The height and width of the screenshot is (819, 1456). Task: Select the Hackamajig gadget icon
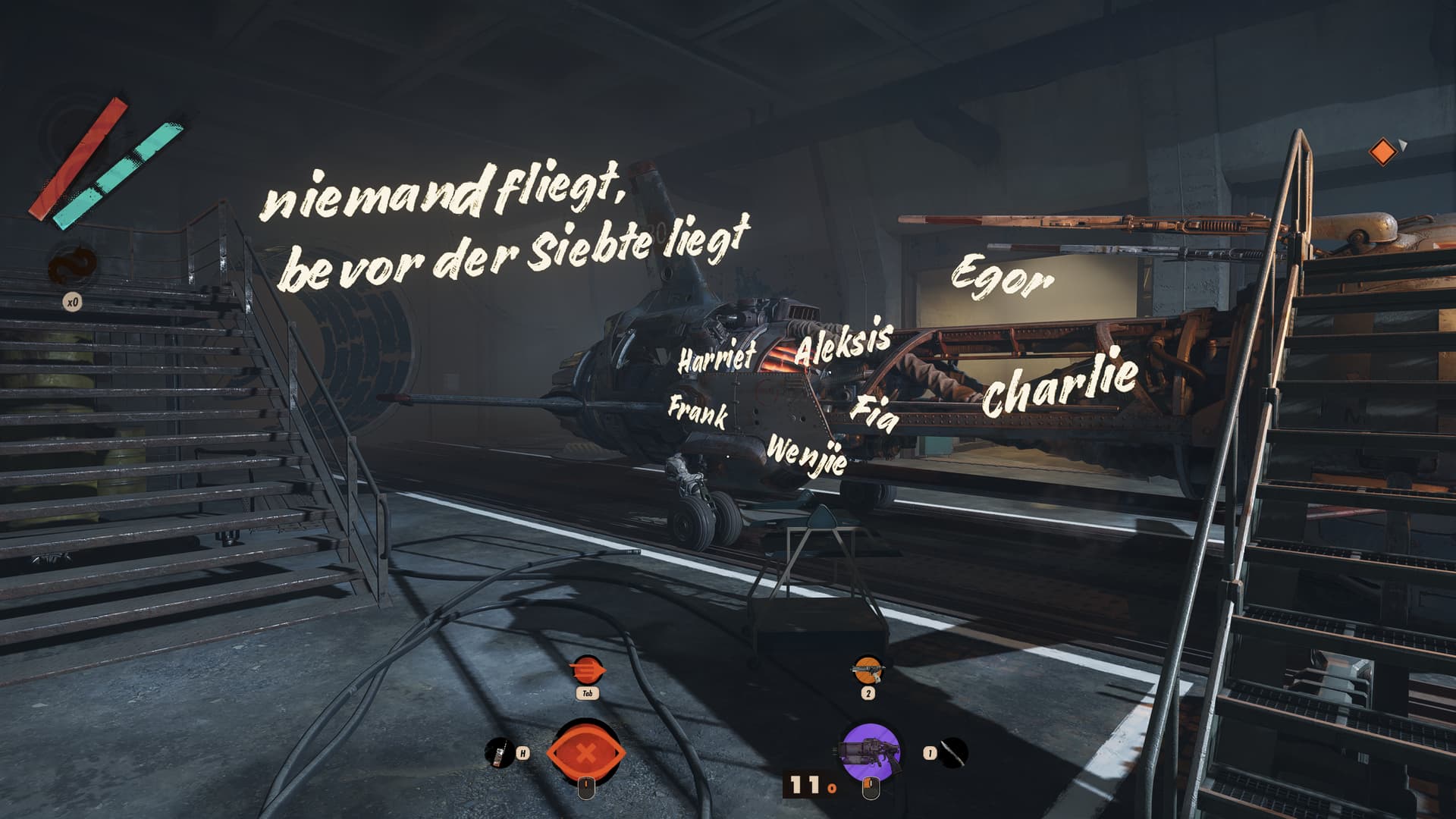tap(498, 752)
